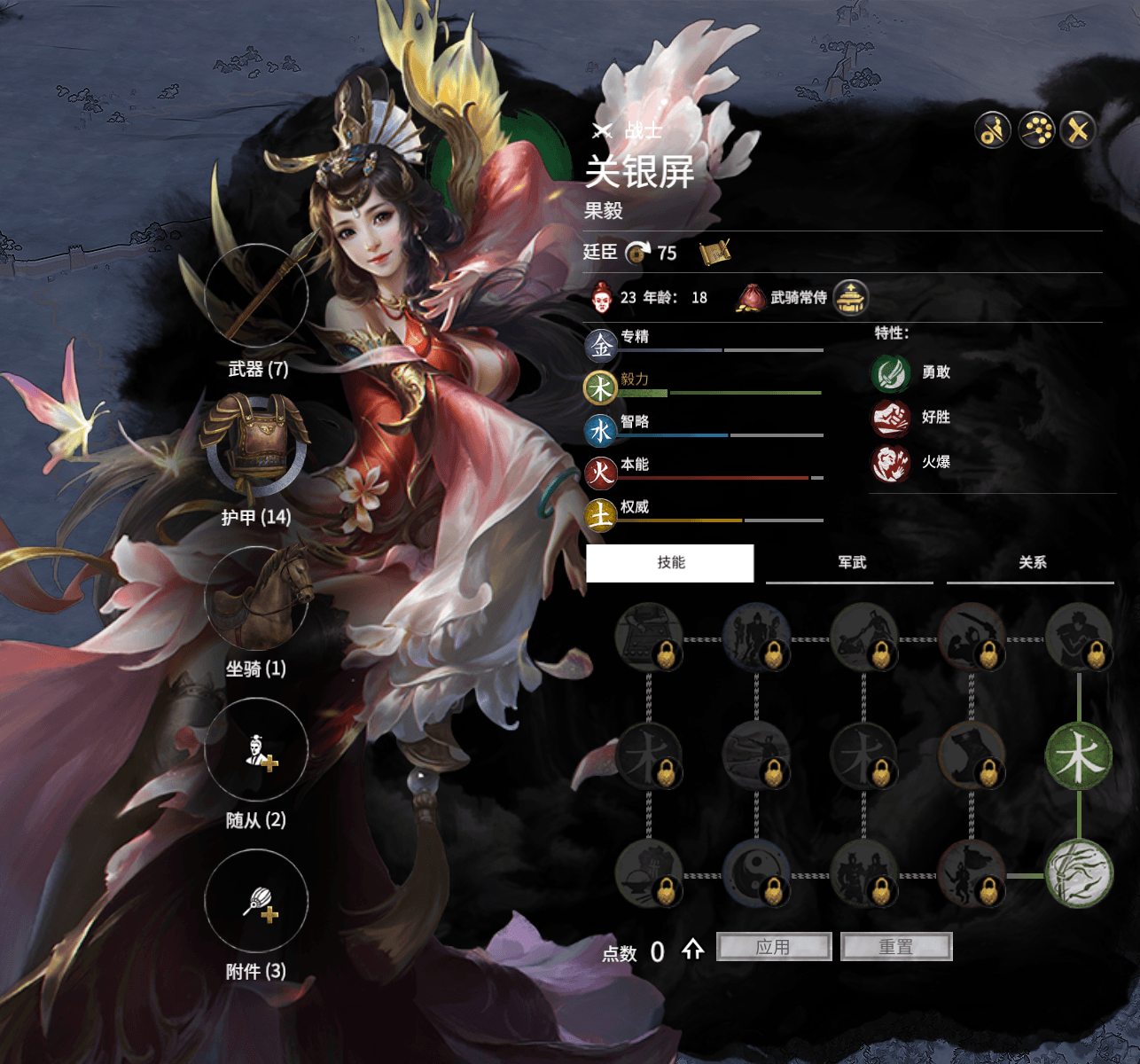Switch to the 技能 skills tab
The image size is (1140, 1064).
click(670, 563)
